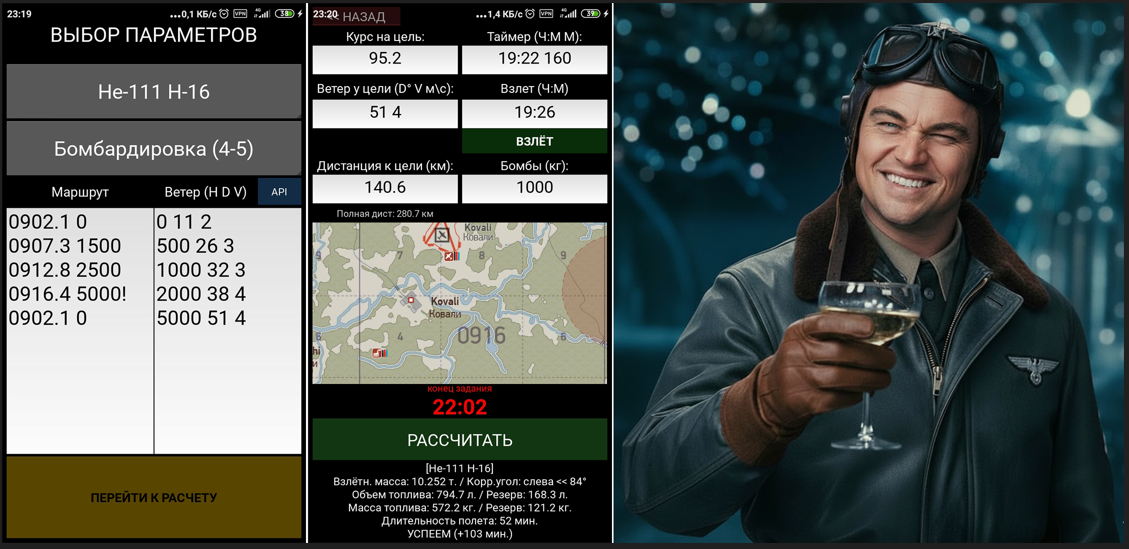
Task: Edit the Дистанция к цели field
Action: click(385, 188)
